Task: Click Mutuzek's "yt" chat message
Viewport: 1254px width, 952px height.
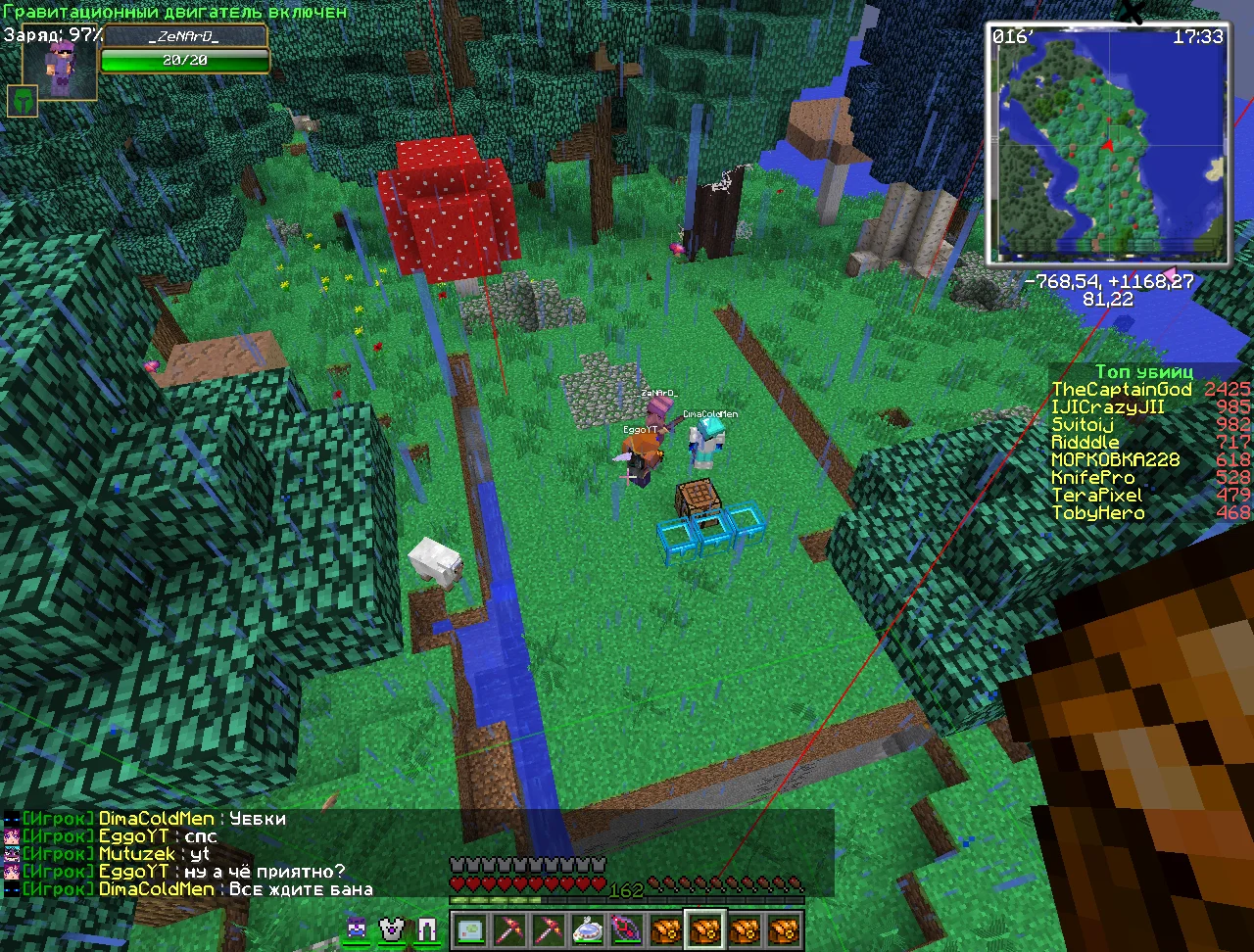Action: [200, 854]
